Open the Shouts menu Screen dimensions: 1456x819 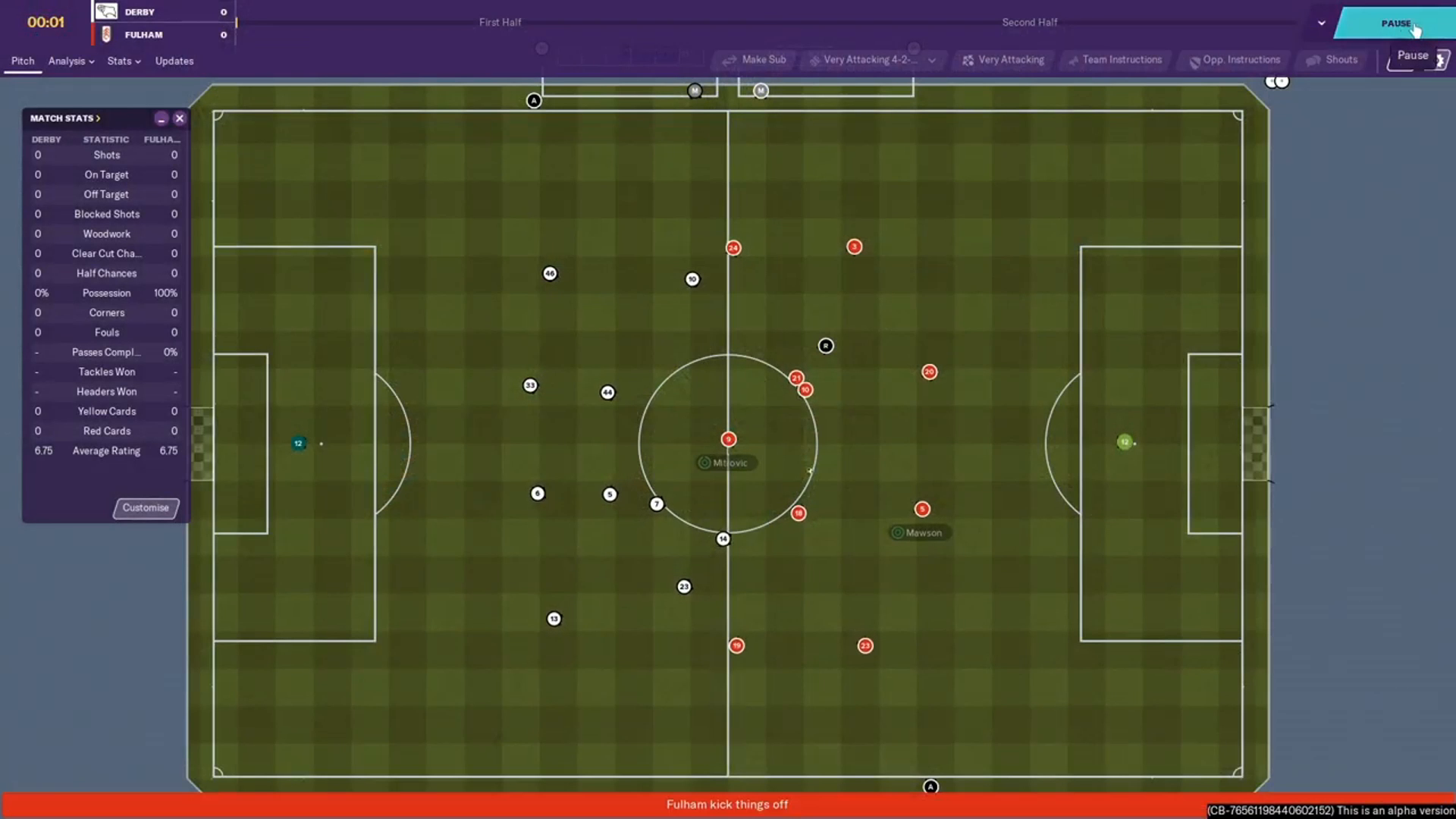[x=1333, y=60]
